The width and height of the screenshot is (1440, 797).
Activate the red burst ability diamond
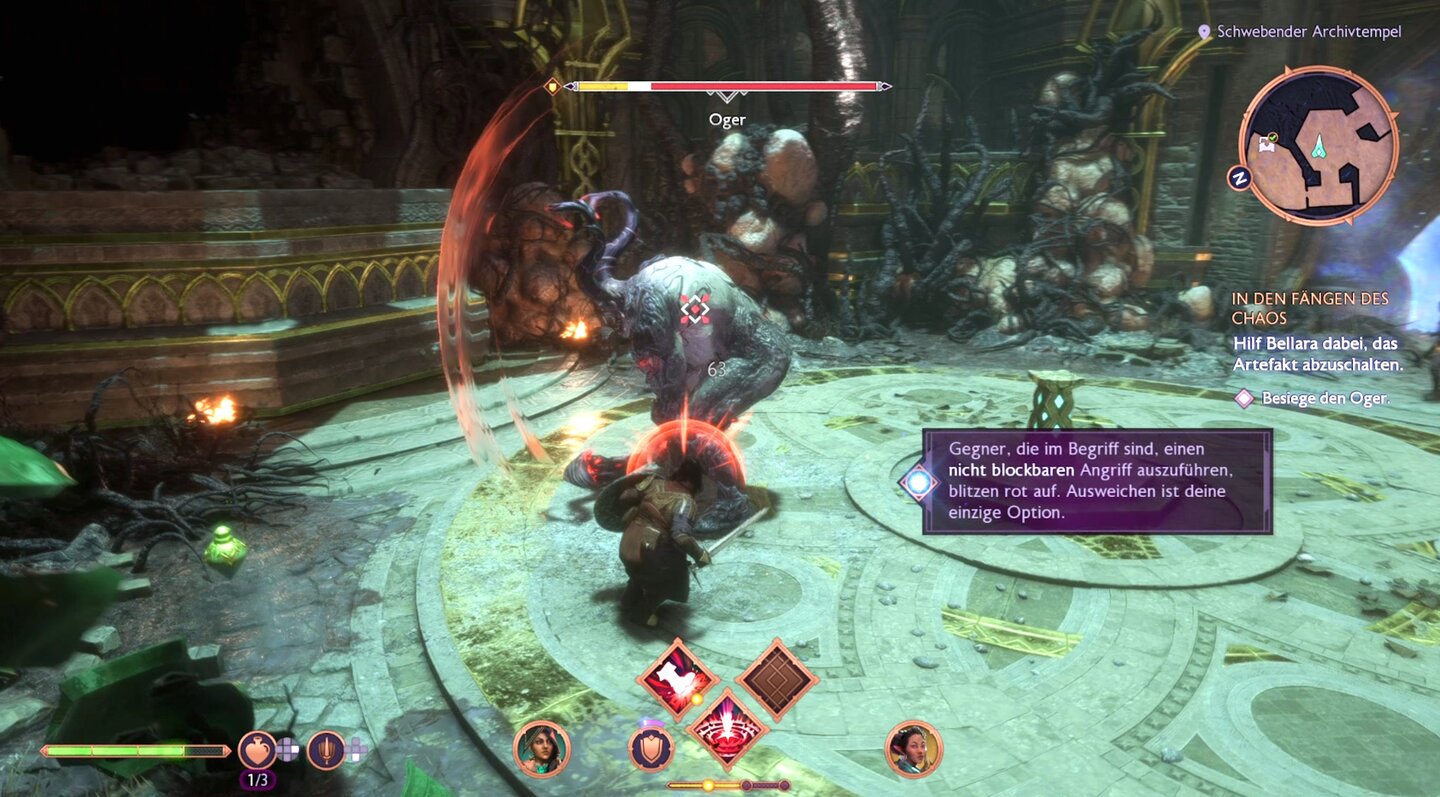click(x=727, y=728)
